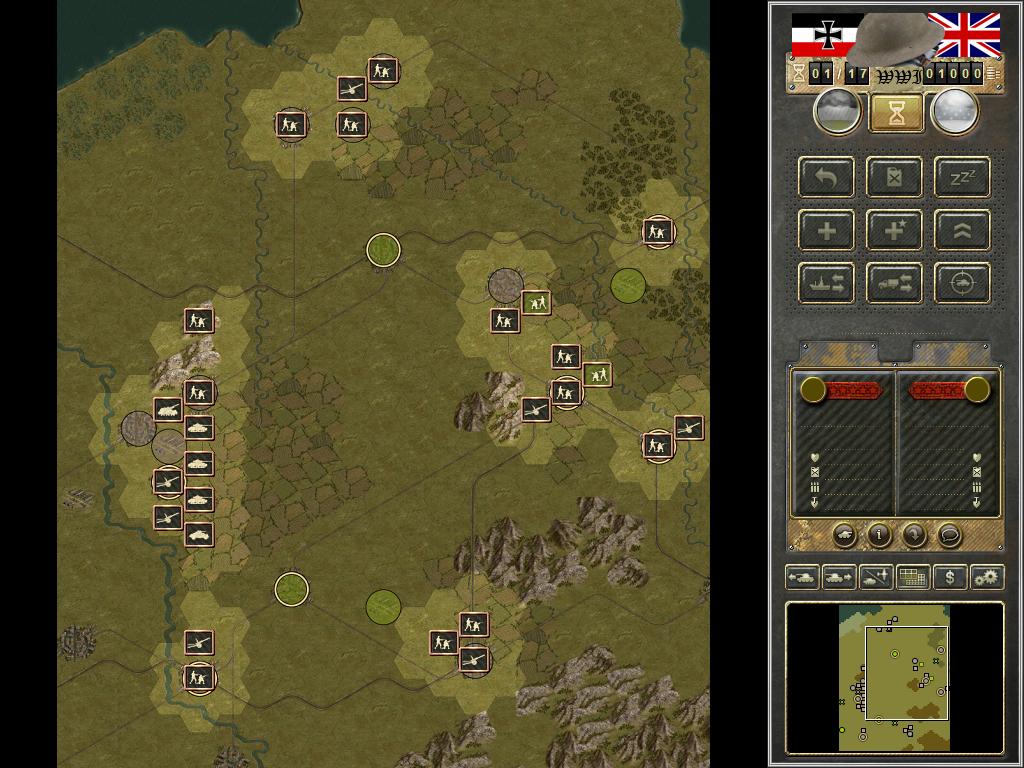Undo the last move with the arrow button

[x=827, y=178]
